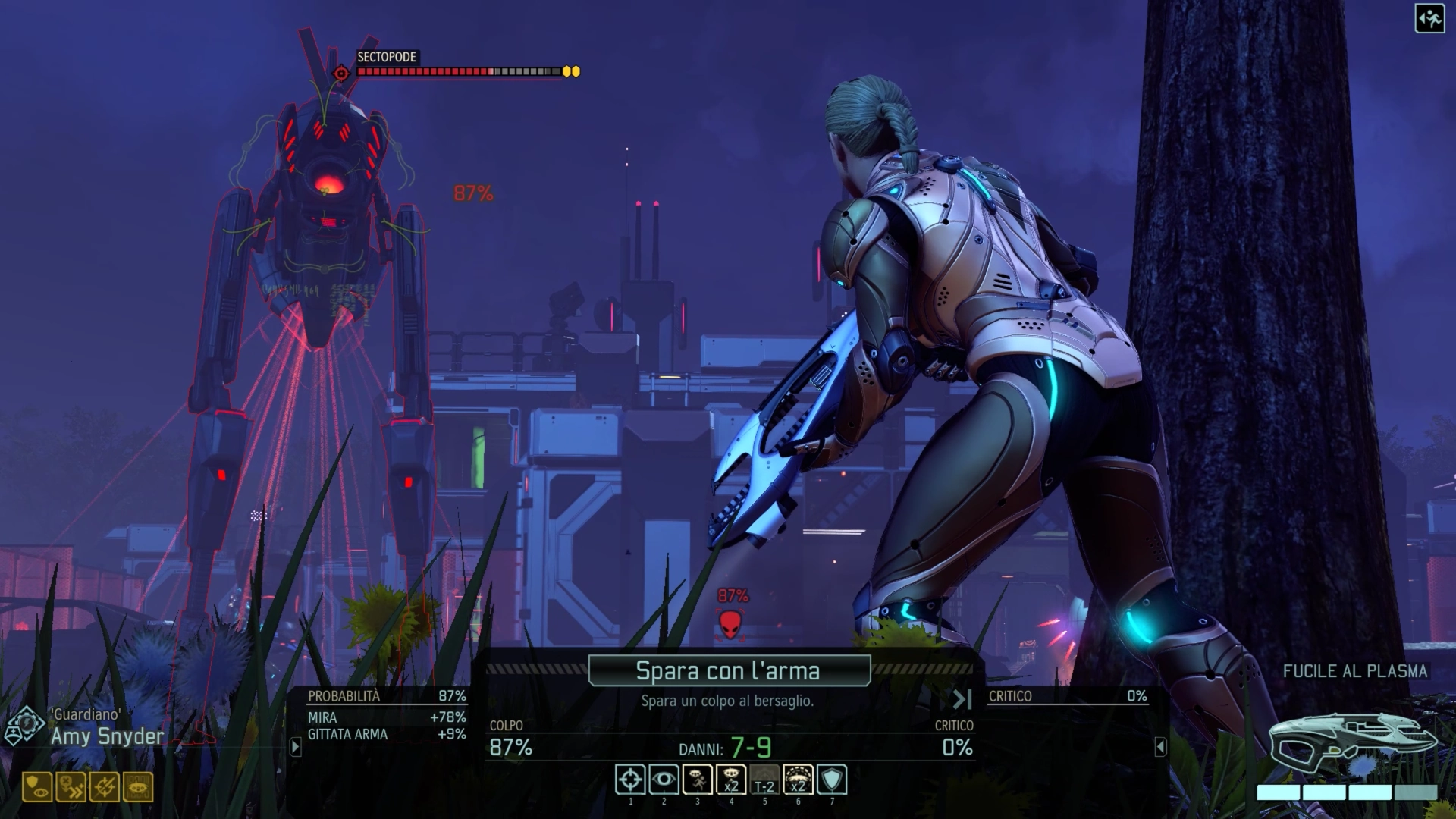Select the crosshair fire weapon ability
The width and height of the screenshot is (1456, 819).
[630, 780]
